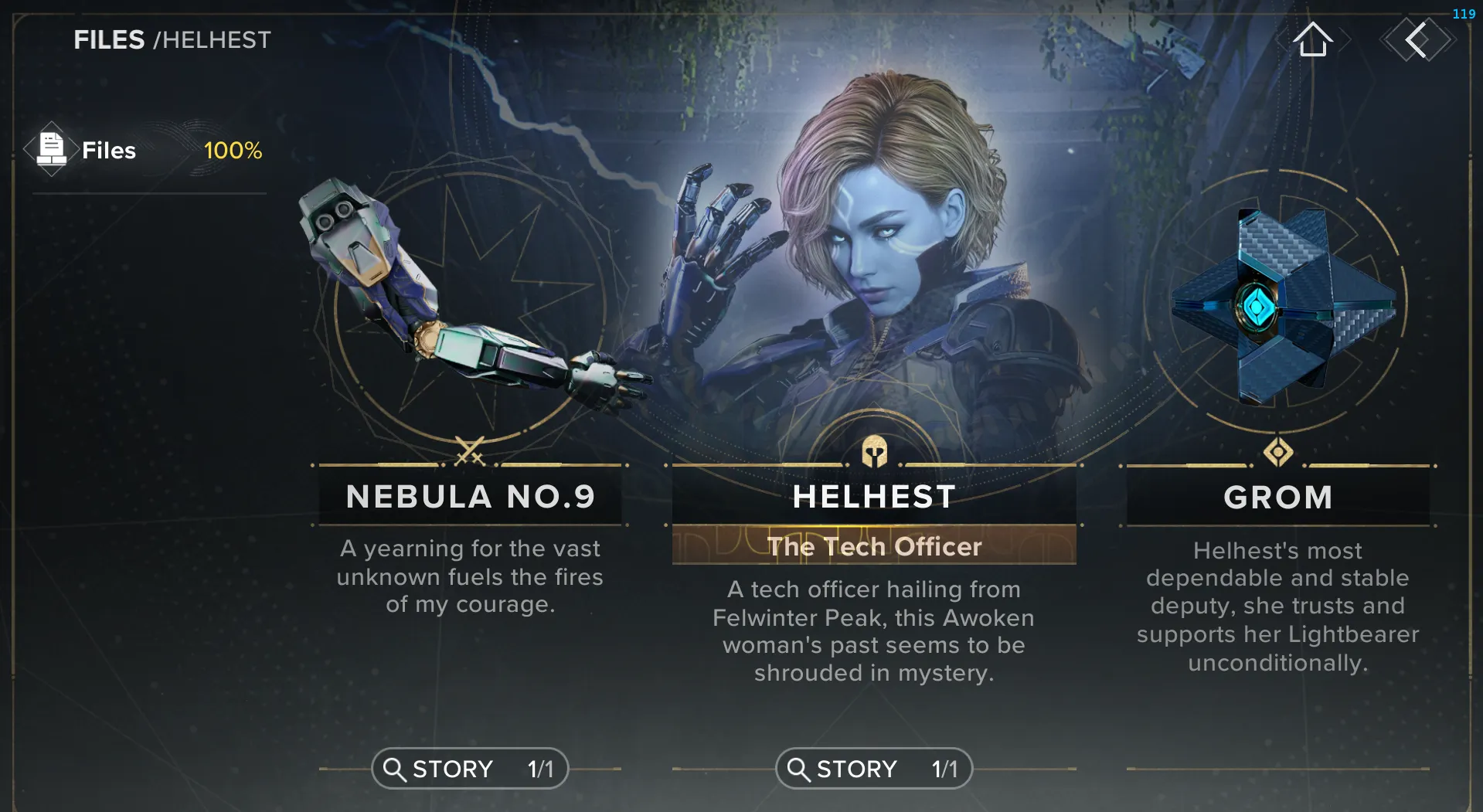Expand the HELHEST file entry
Viewport: 1483px width, 812px height.
873,497
